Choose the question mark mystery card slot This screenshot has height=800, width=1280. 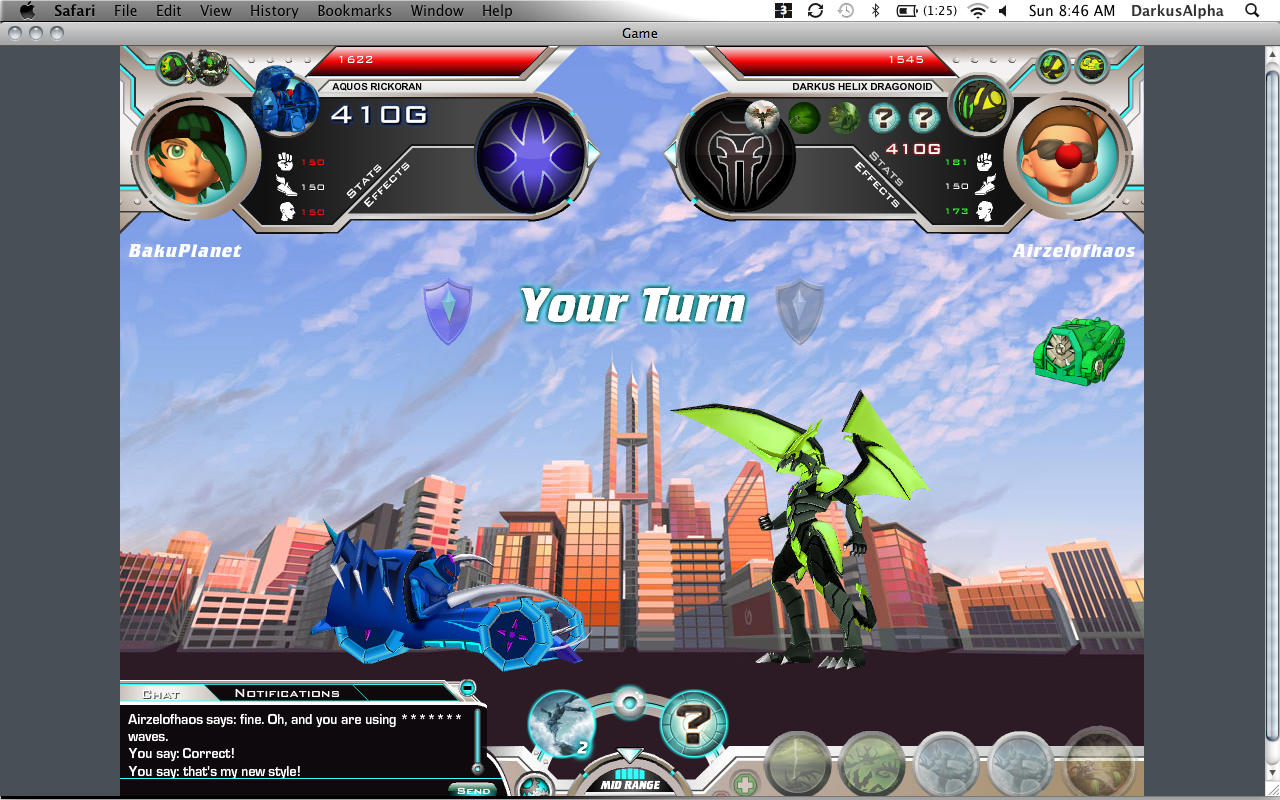pyautogui.click(x=694, y=723)
